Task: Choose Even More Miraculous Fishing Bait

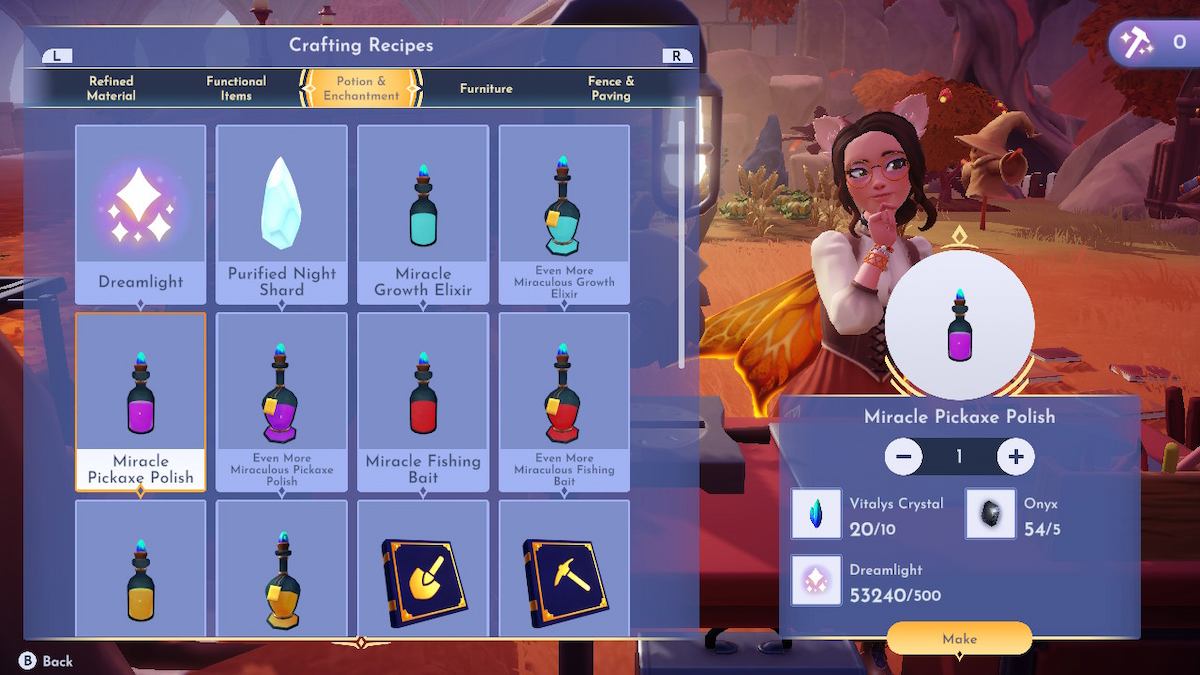Action: (x=564, y=401)
